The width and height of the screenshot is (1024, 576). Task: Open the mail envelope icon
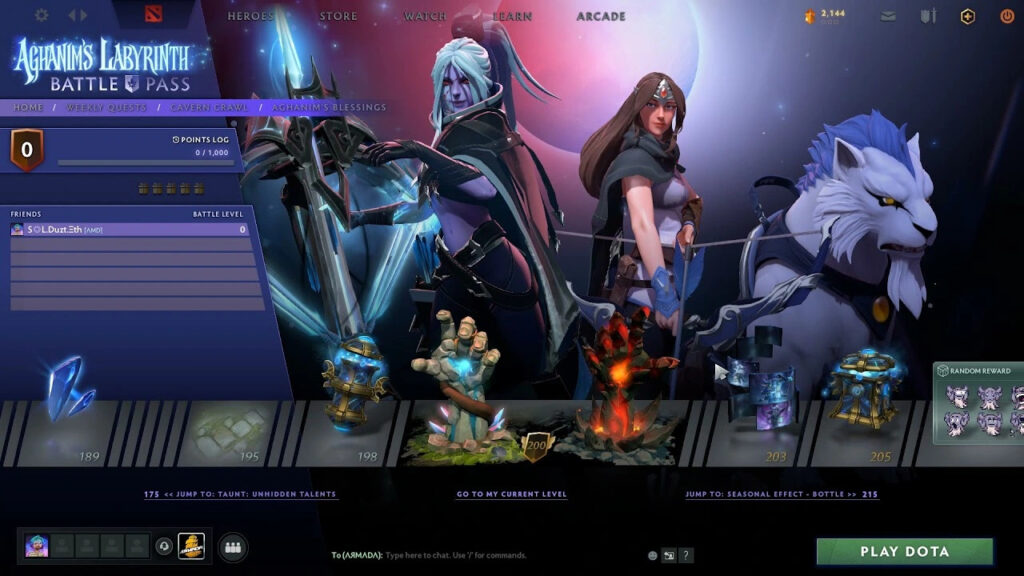coord(888,16)
